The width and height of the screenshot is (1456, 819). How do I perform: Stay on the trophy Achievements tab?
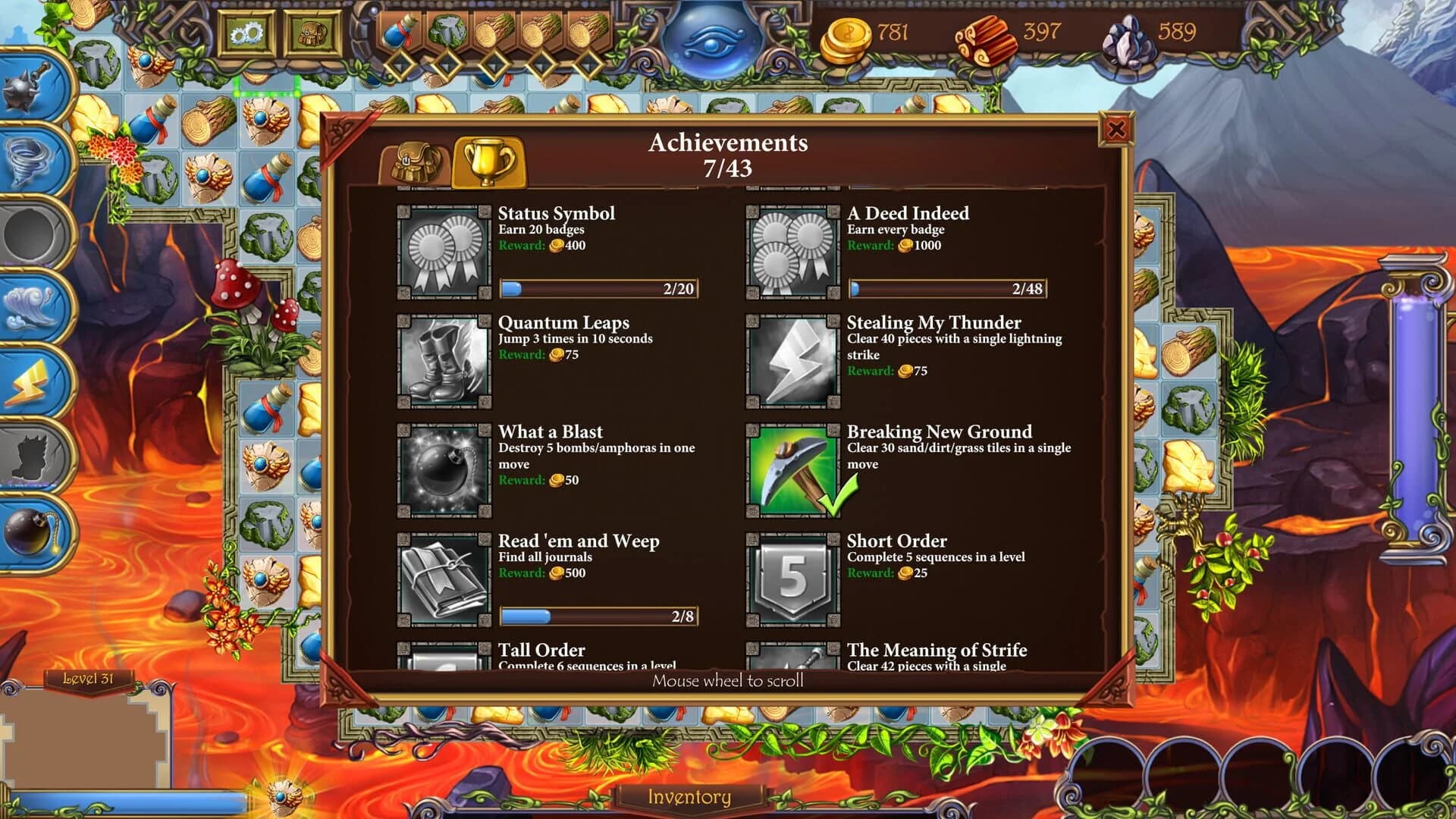pos(489,162)
